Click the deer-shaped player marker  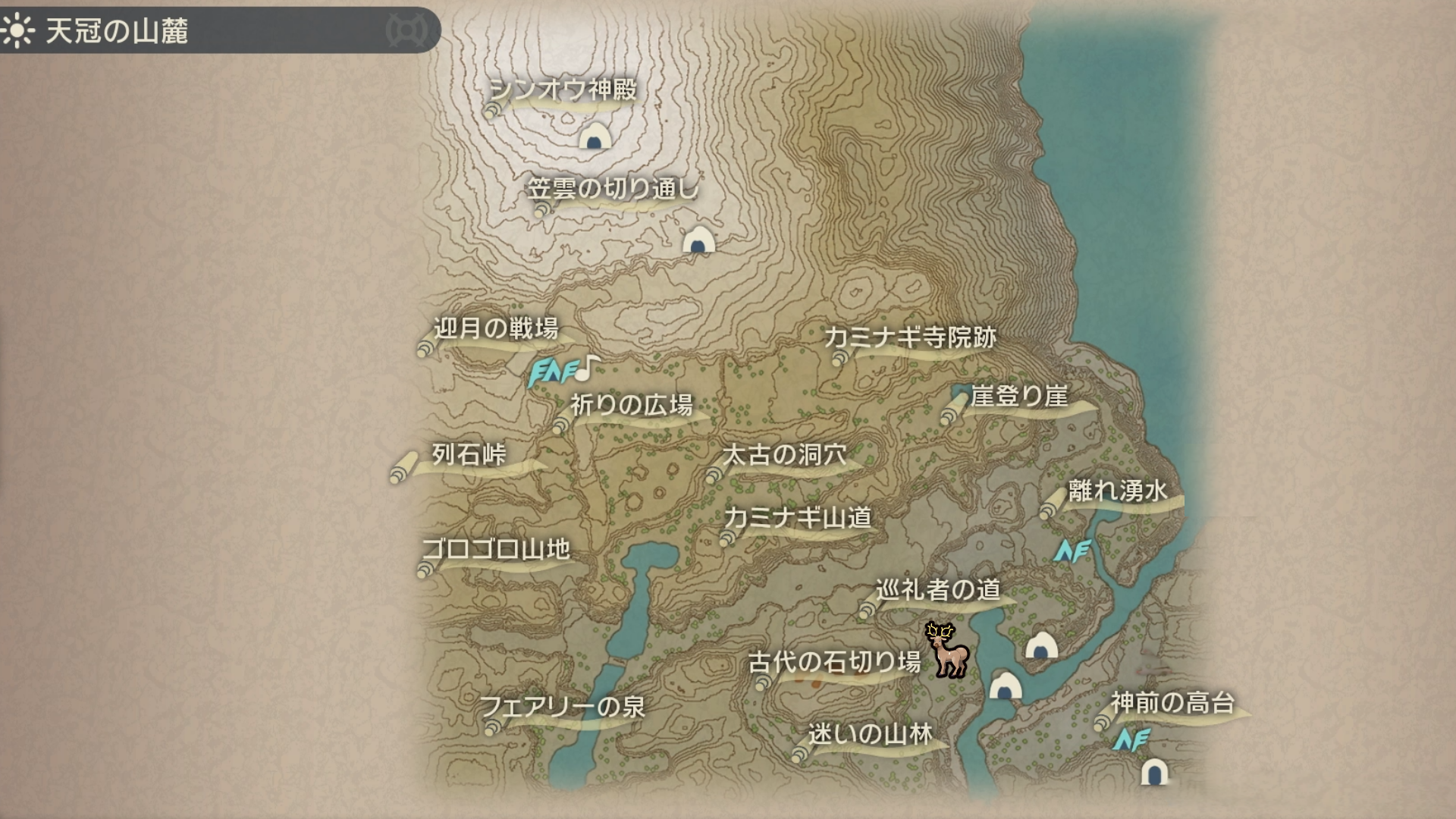click(x=947, y=651)
